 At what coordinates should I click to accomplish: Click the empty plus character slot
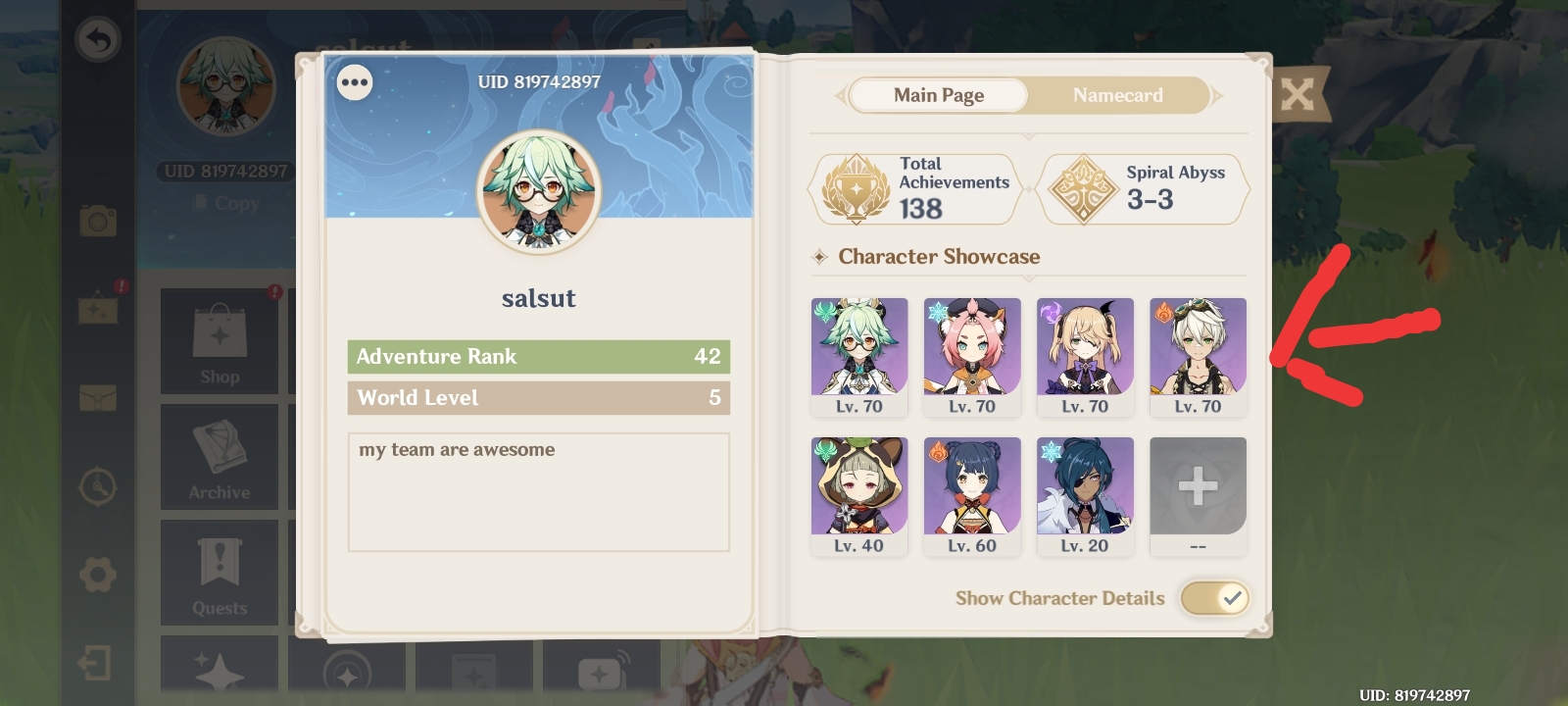1198,482
